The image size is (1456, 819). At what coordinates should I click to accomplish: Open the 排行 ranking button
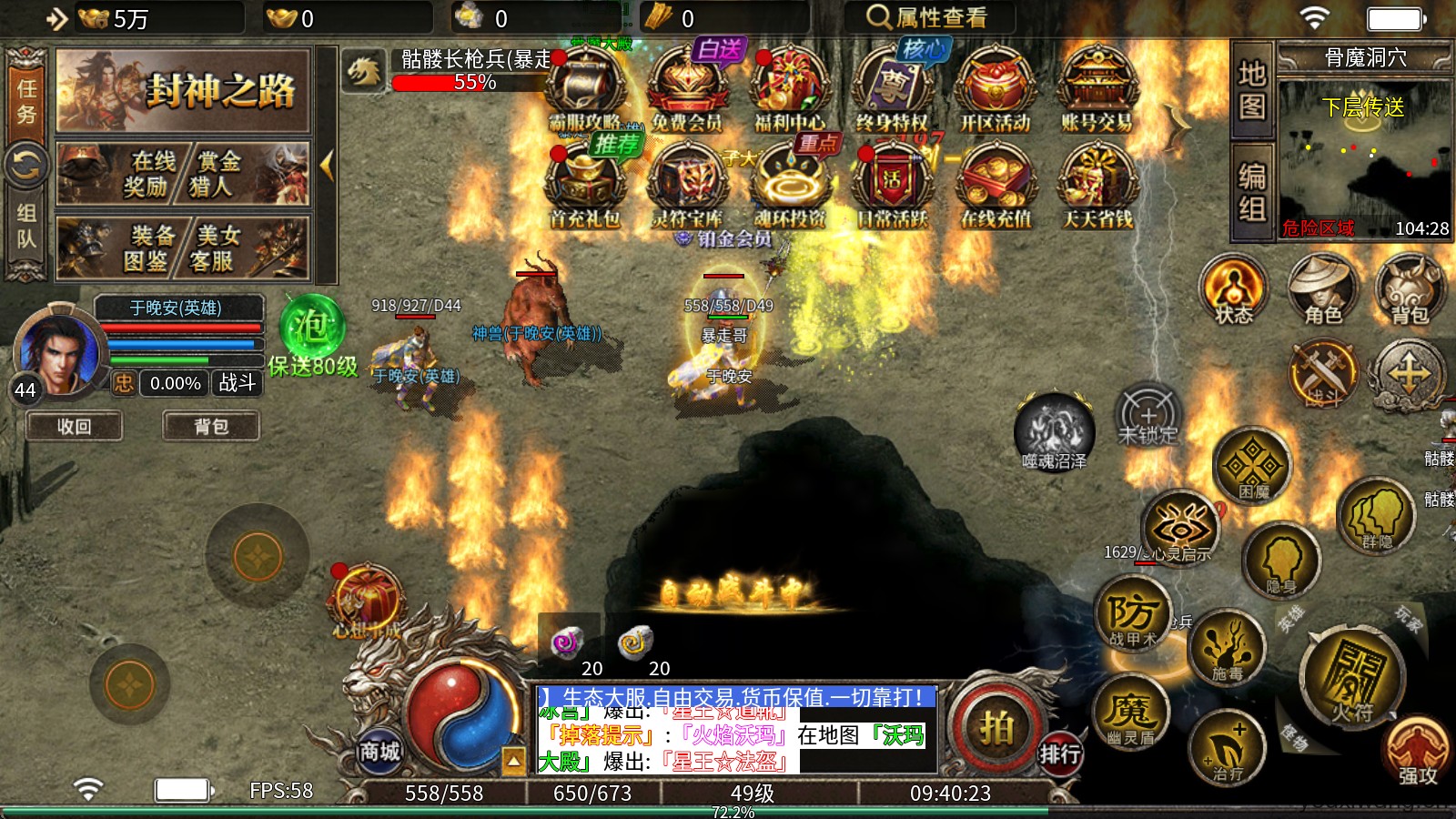pos(1060,753)
